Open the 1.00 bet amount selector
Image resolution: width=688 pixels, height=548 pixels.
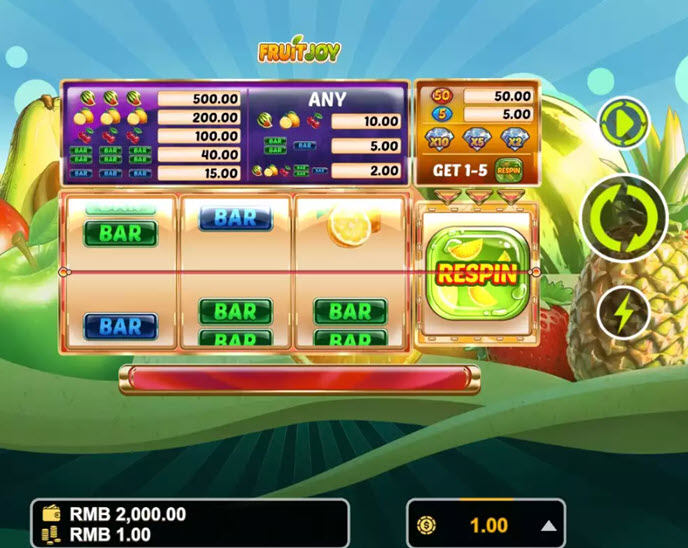488,525
